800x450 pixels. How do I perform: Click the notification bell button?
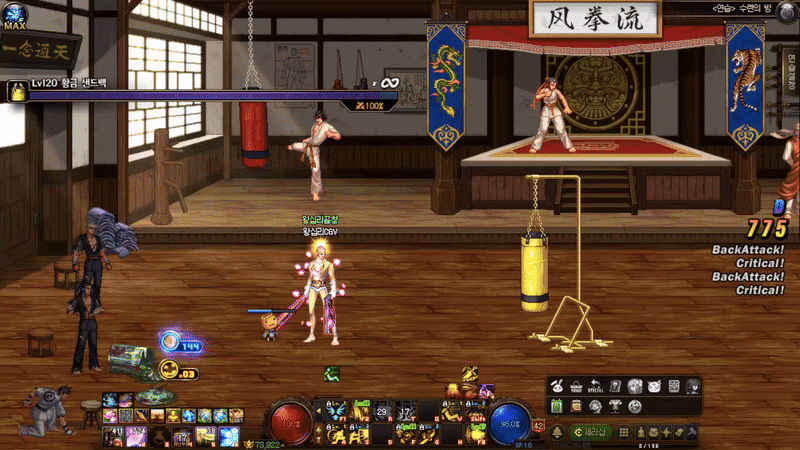pos(557,431)
